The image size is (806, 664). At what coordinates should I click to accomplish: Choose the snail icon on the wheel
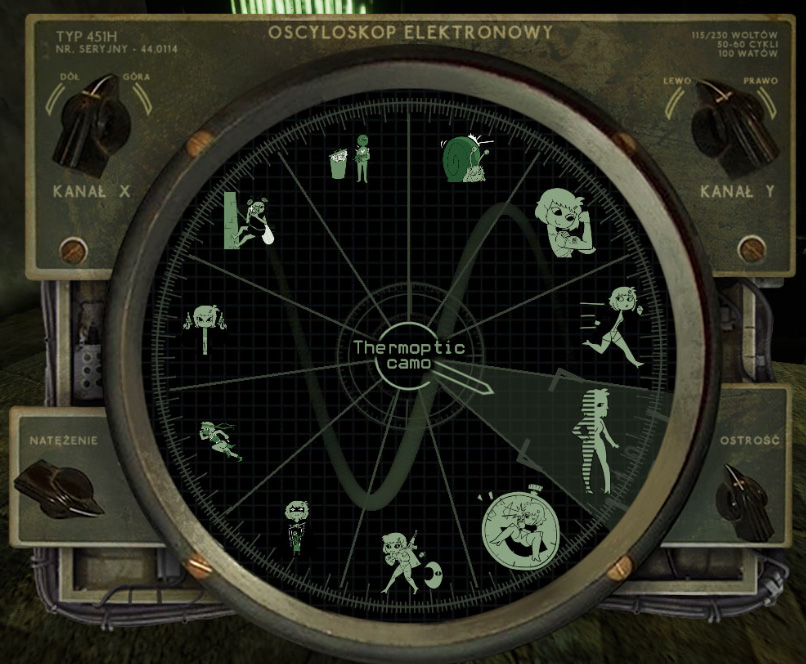pos(465,157)
